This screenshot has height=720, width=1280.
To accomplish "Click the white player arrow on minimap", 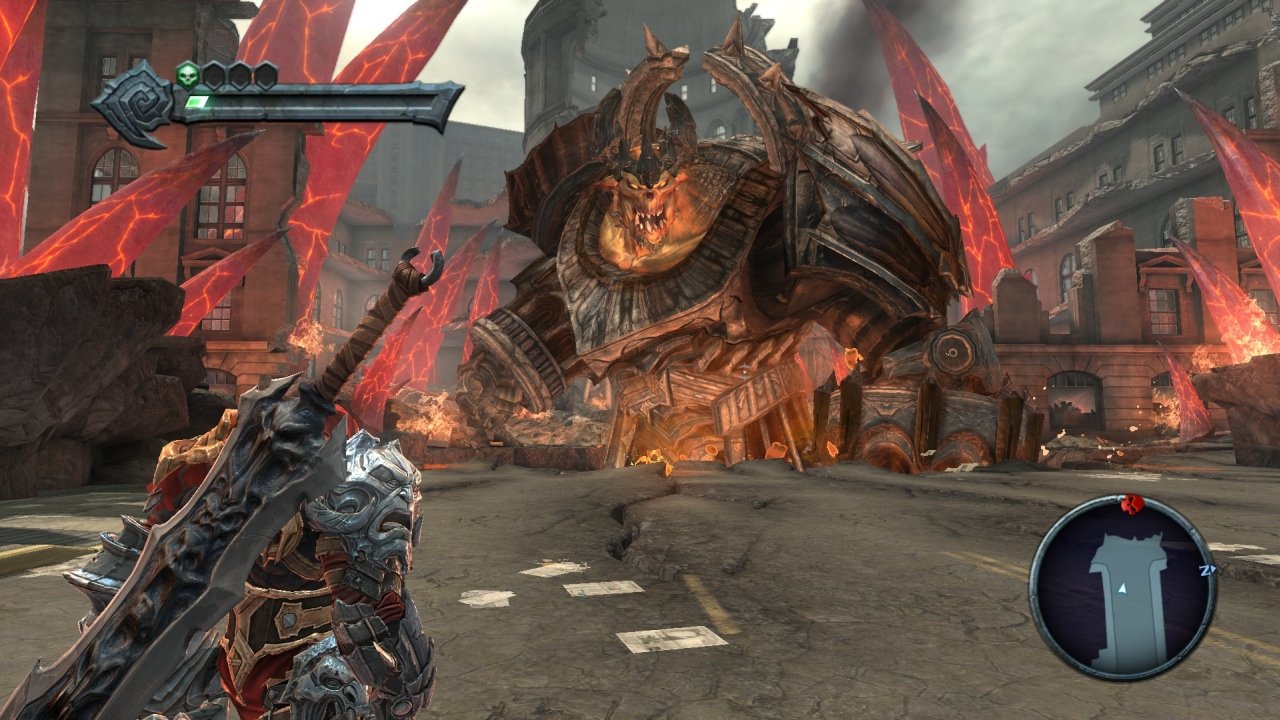I will pos(1123,590).
